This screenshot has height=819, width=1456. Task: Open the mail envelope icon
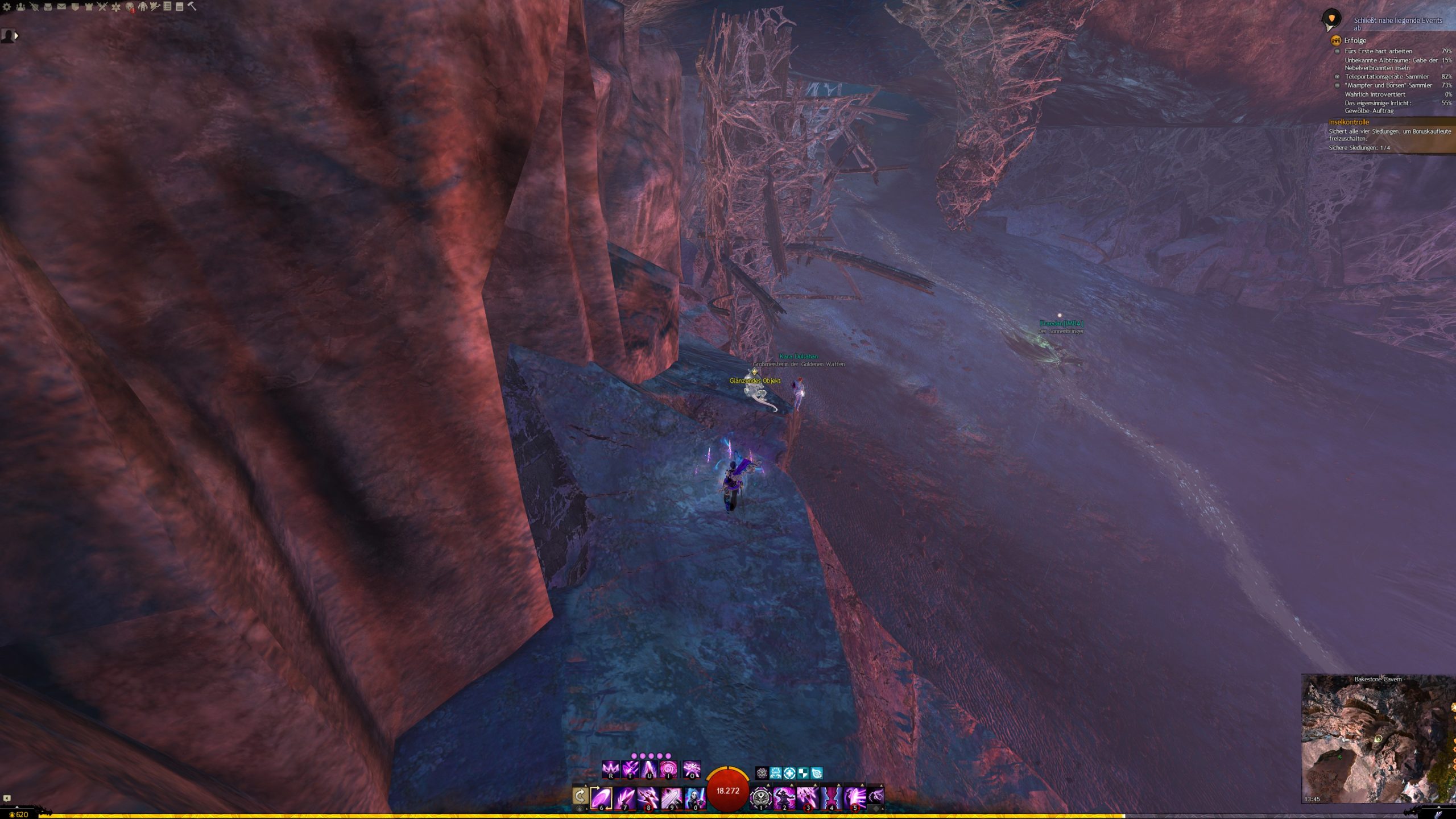[61, 7]
